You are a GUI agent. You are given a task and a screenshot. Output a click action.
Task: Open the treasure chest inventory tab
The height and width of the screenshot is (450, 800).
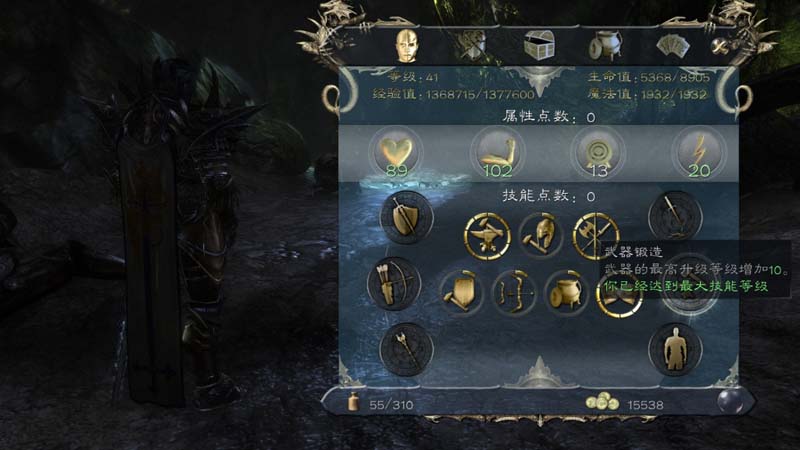pos(540,45)
